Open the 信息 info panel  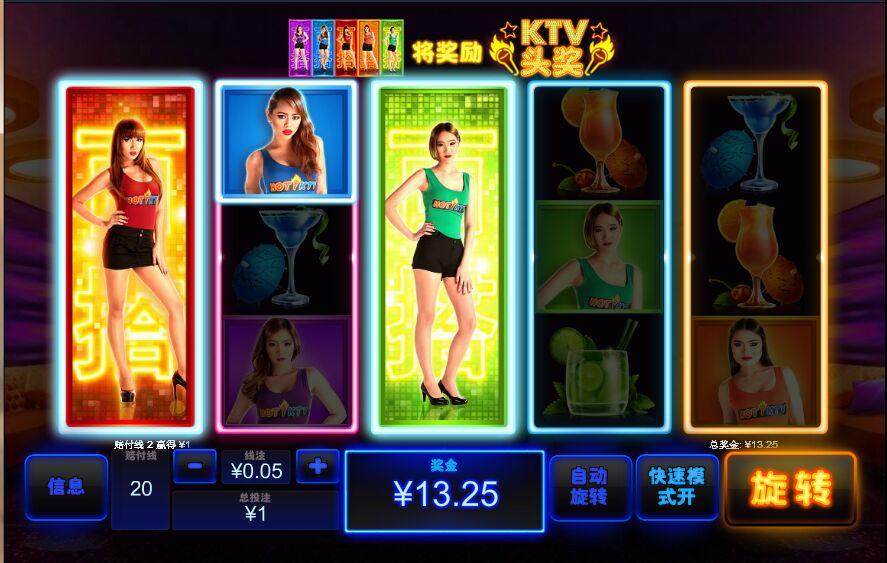[x=66, y=487]
